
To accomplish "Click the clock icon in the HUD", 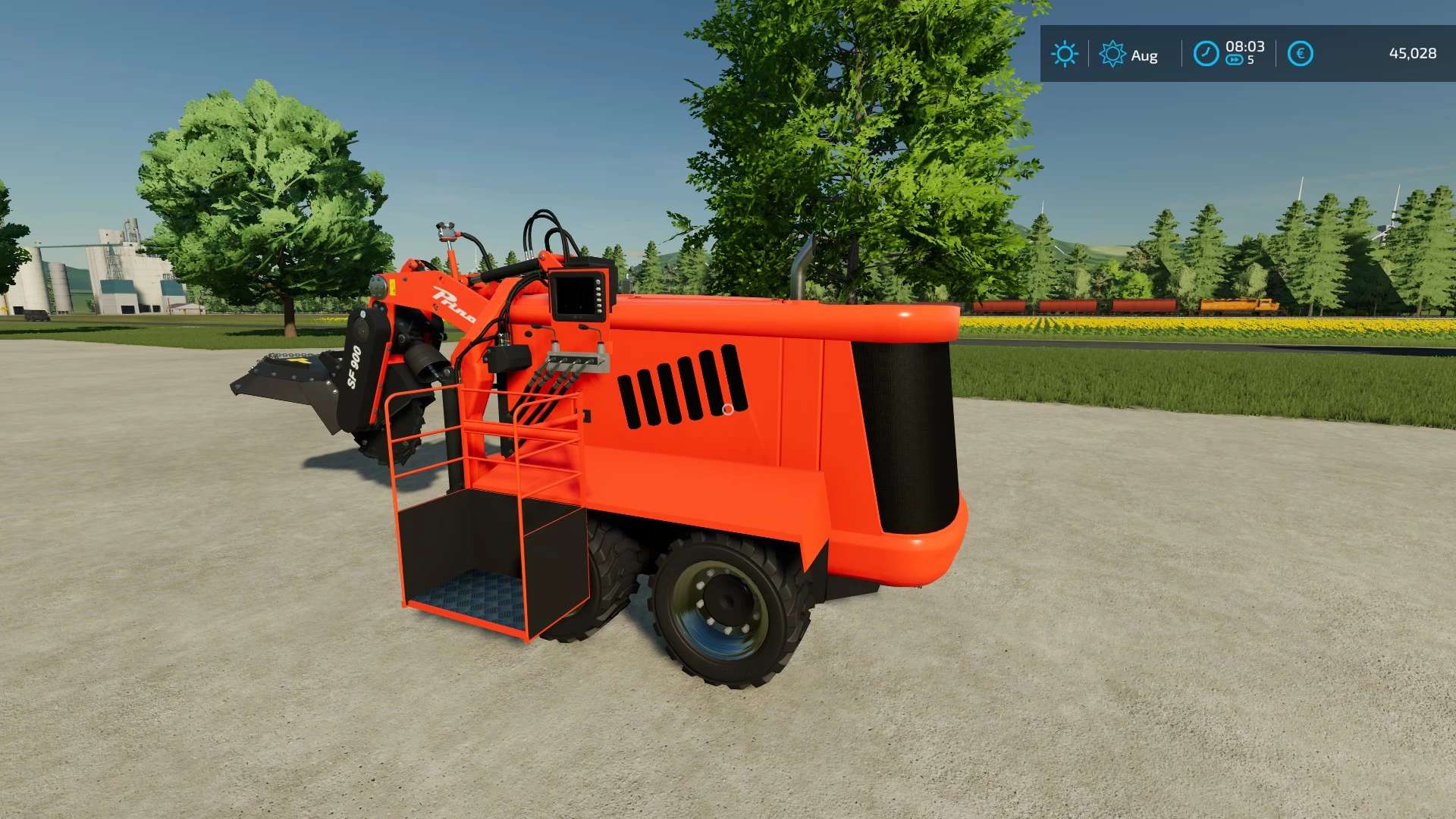I will click(x=1205, y=54).
